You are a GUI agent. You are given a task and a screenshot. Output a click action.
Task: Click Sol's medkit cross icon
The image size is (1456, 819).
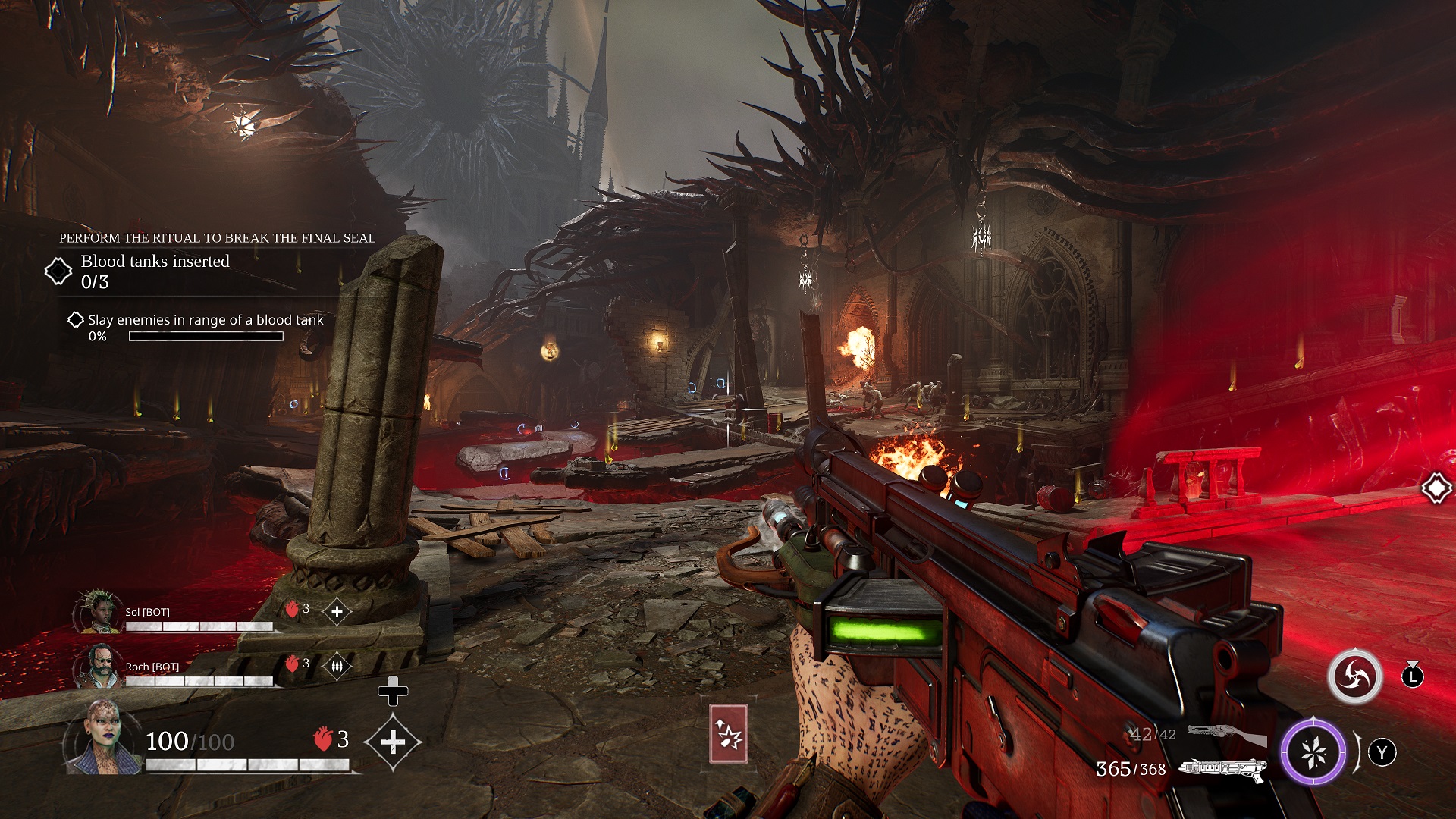point(337,611)
